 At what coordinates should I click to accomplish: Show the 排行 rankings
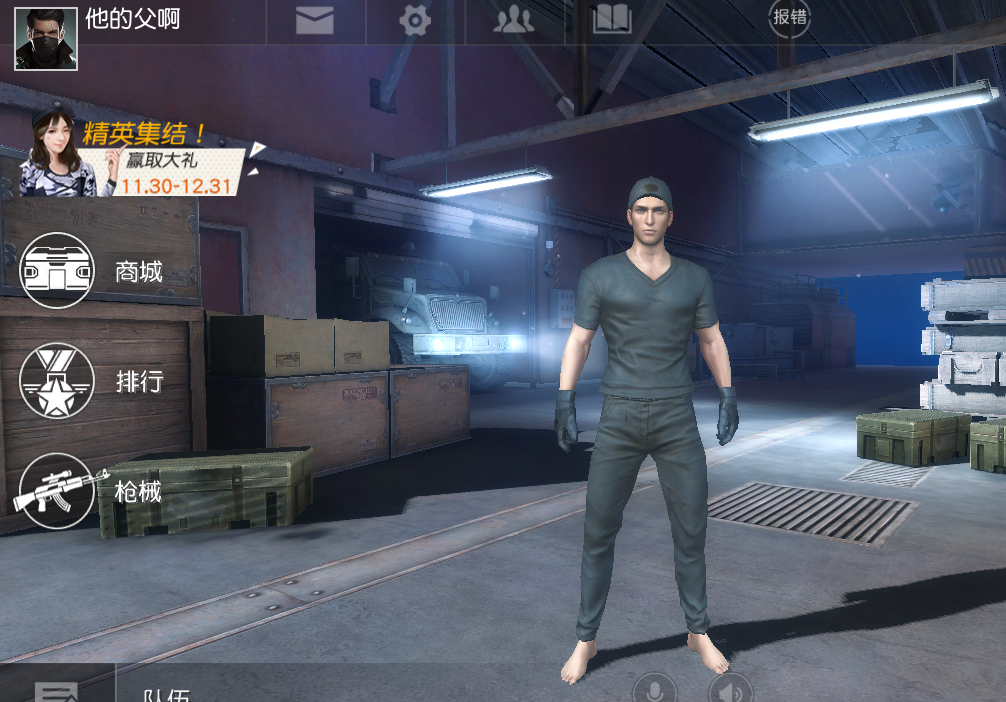(58, 380)
